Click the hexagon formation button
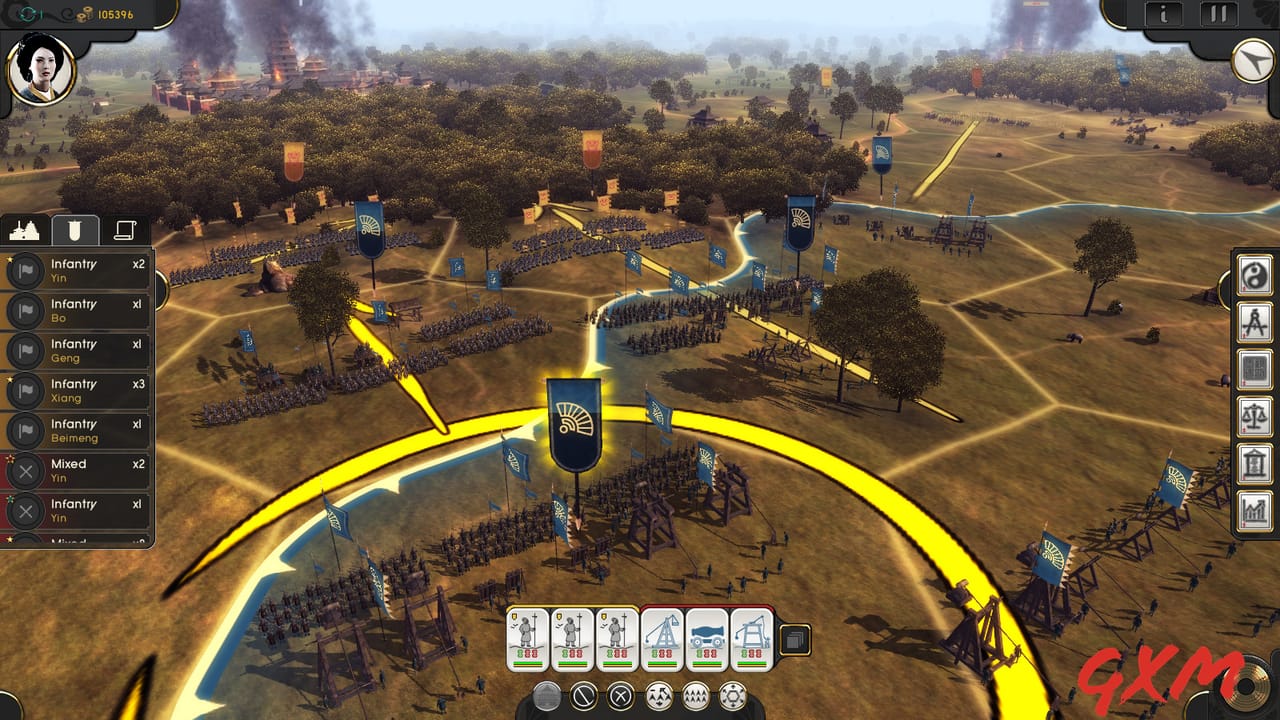 tap(731, 695)
